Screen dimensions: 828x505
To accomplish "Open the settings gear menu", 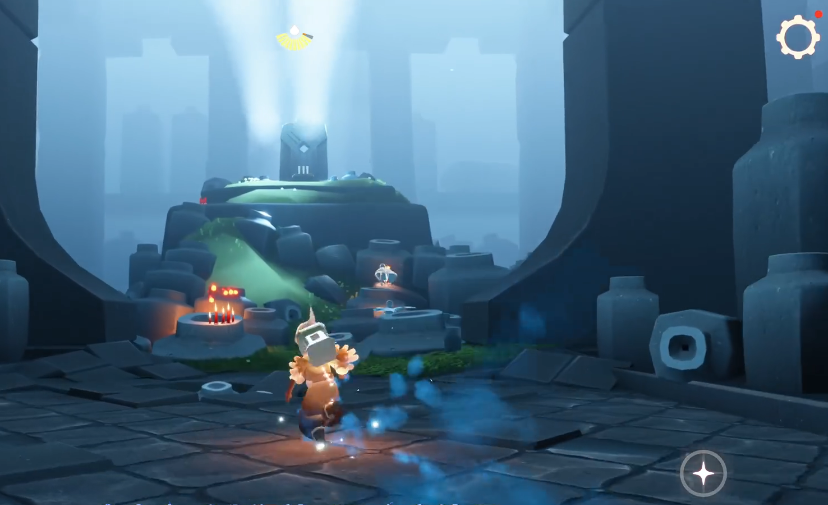I will [797, 38].
